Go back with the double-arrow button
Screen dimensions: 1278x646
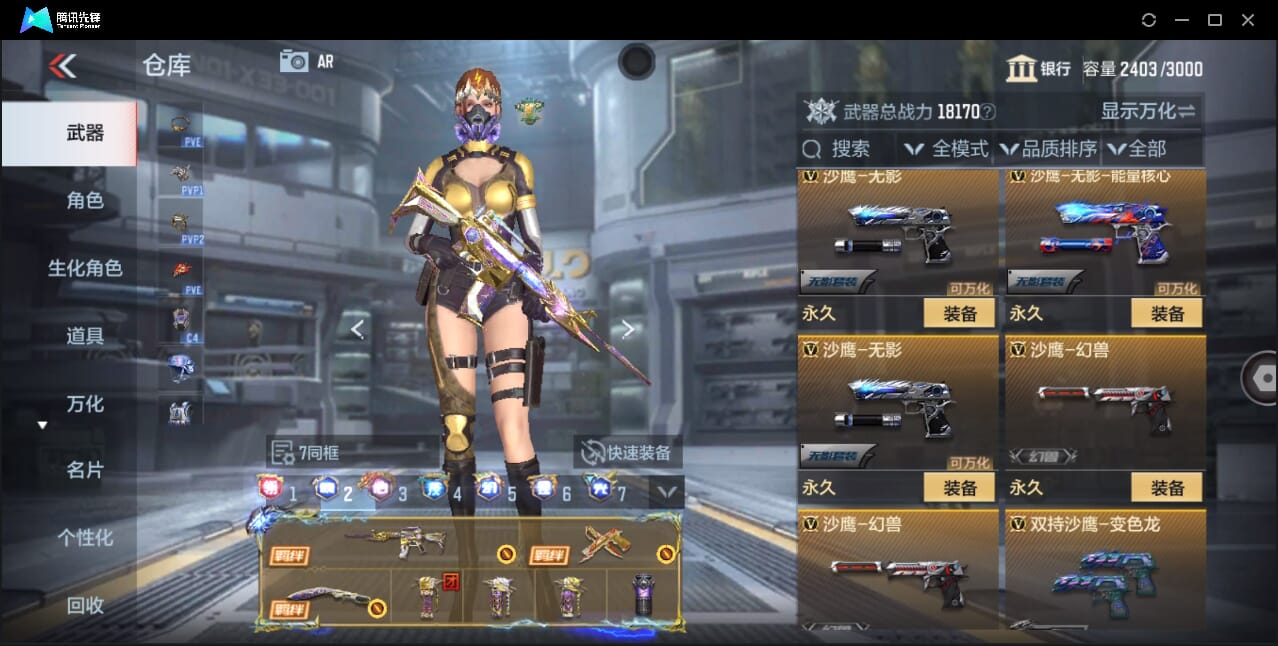coord(62,66)
